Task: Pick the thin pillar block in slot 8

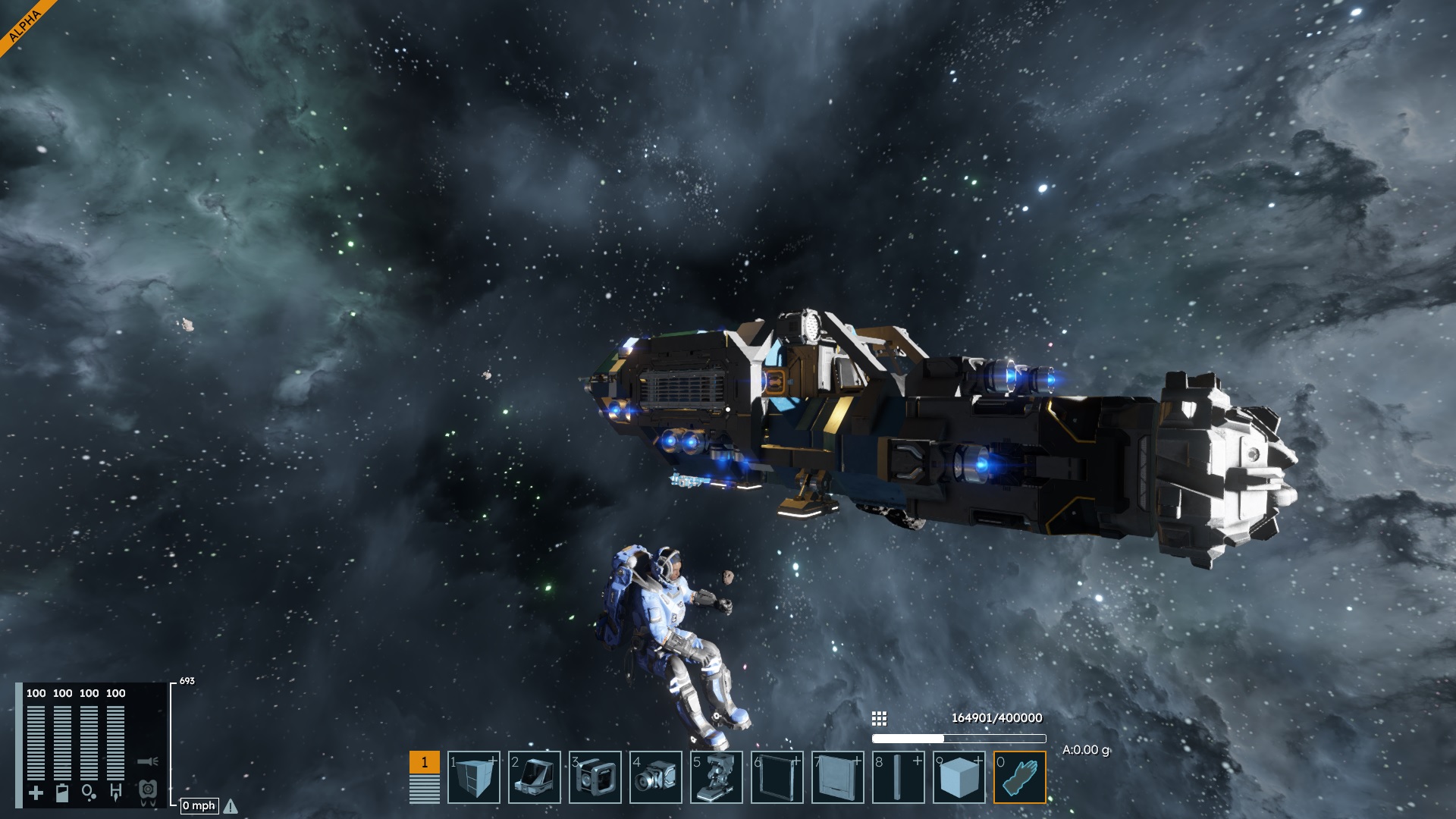Action: point(899,777)
